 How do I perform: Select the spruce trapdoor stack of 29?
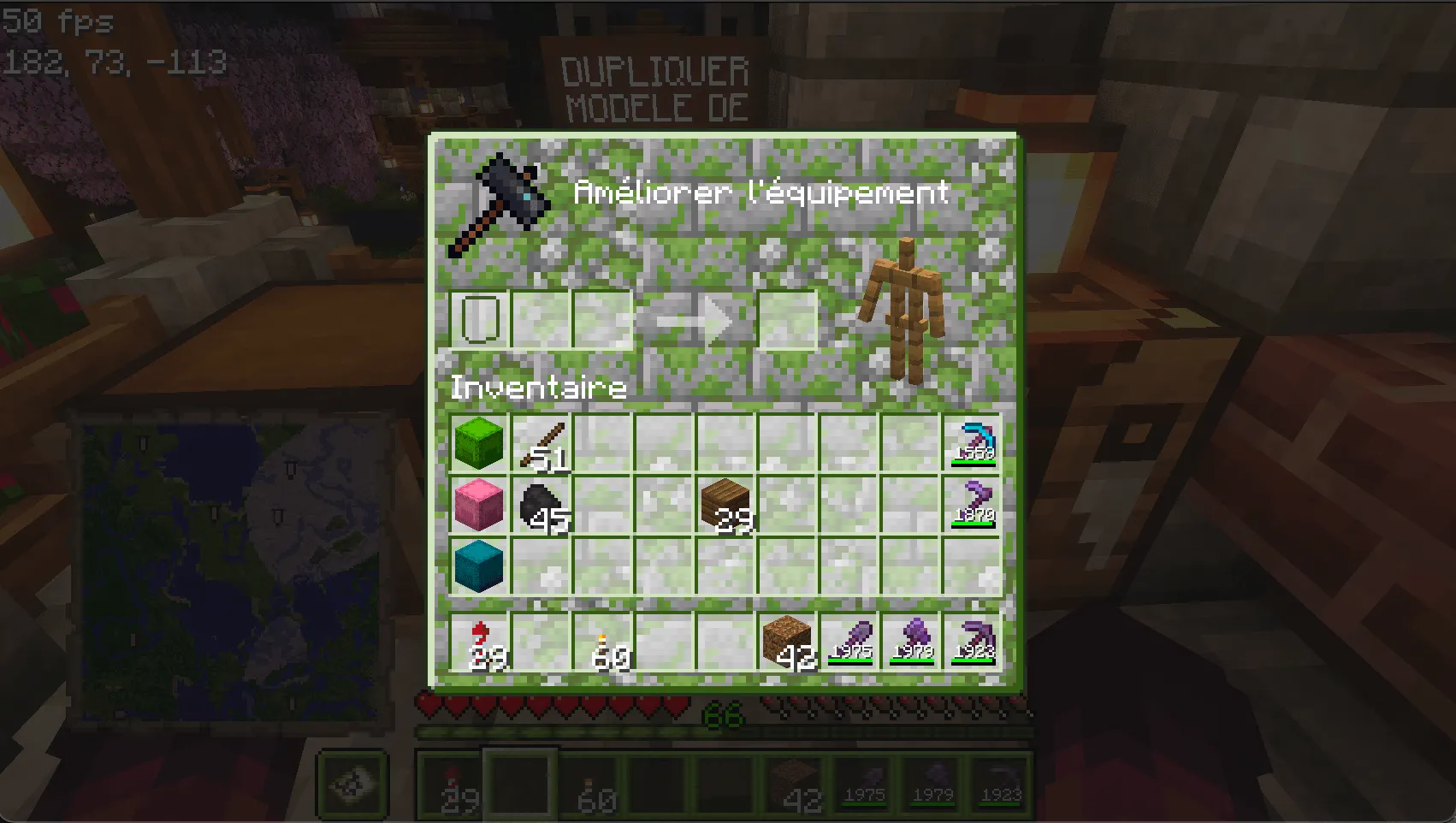click(725, 505)
